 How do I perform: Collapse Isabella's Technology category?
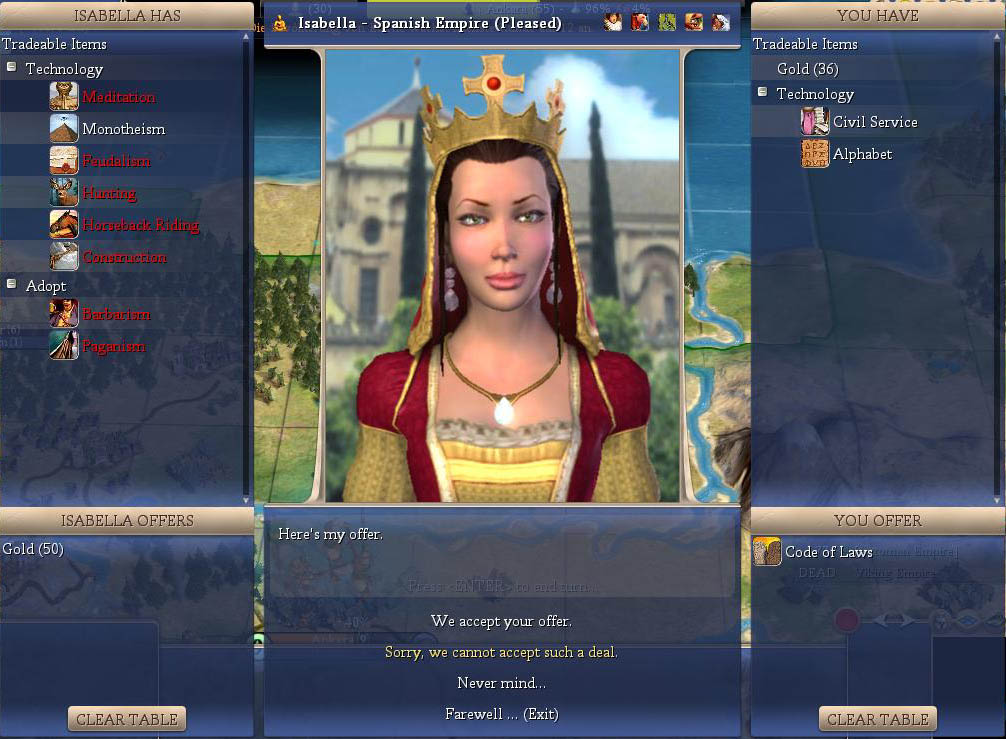(12, 68)
